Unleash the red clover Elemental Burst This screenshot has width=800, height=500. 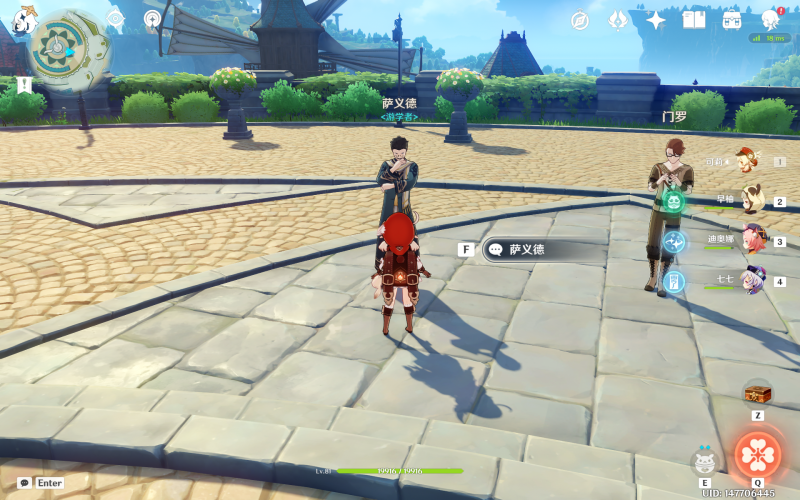(x=757, y=453)
